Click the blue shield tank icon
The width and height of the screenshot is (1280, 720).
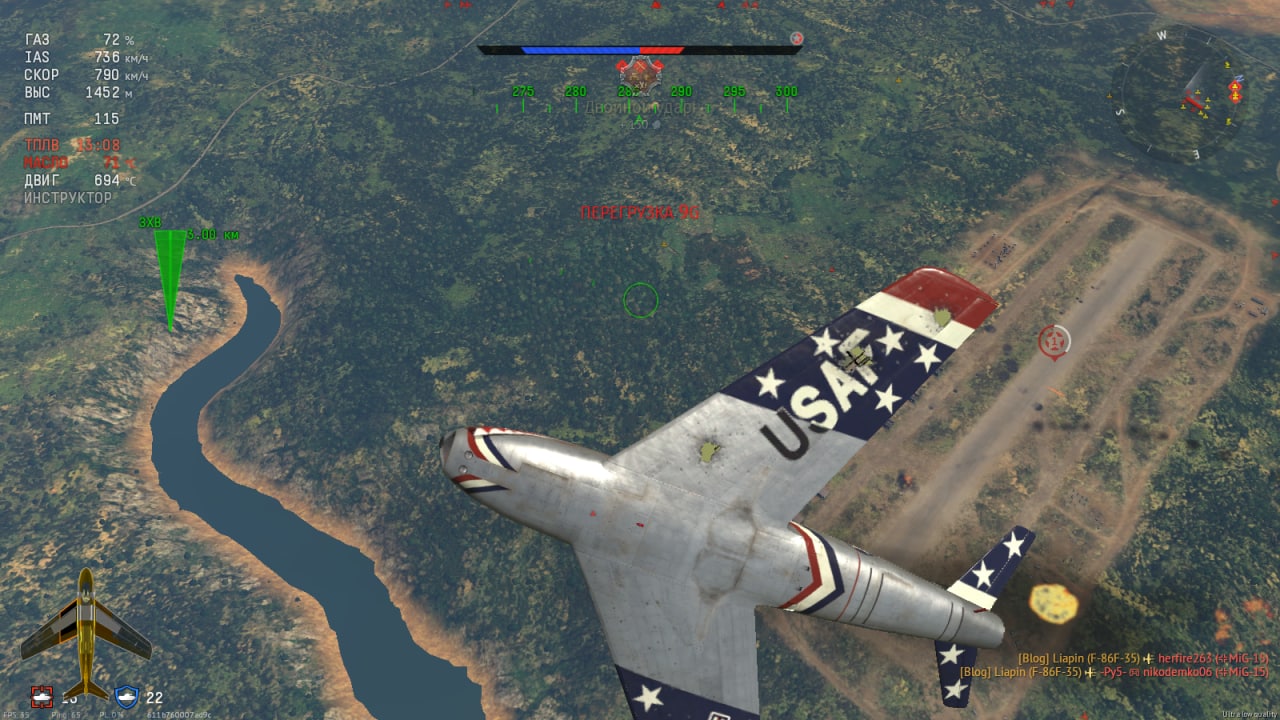pos(127,696)
